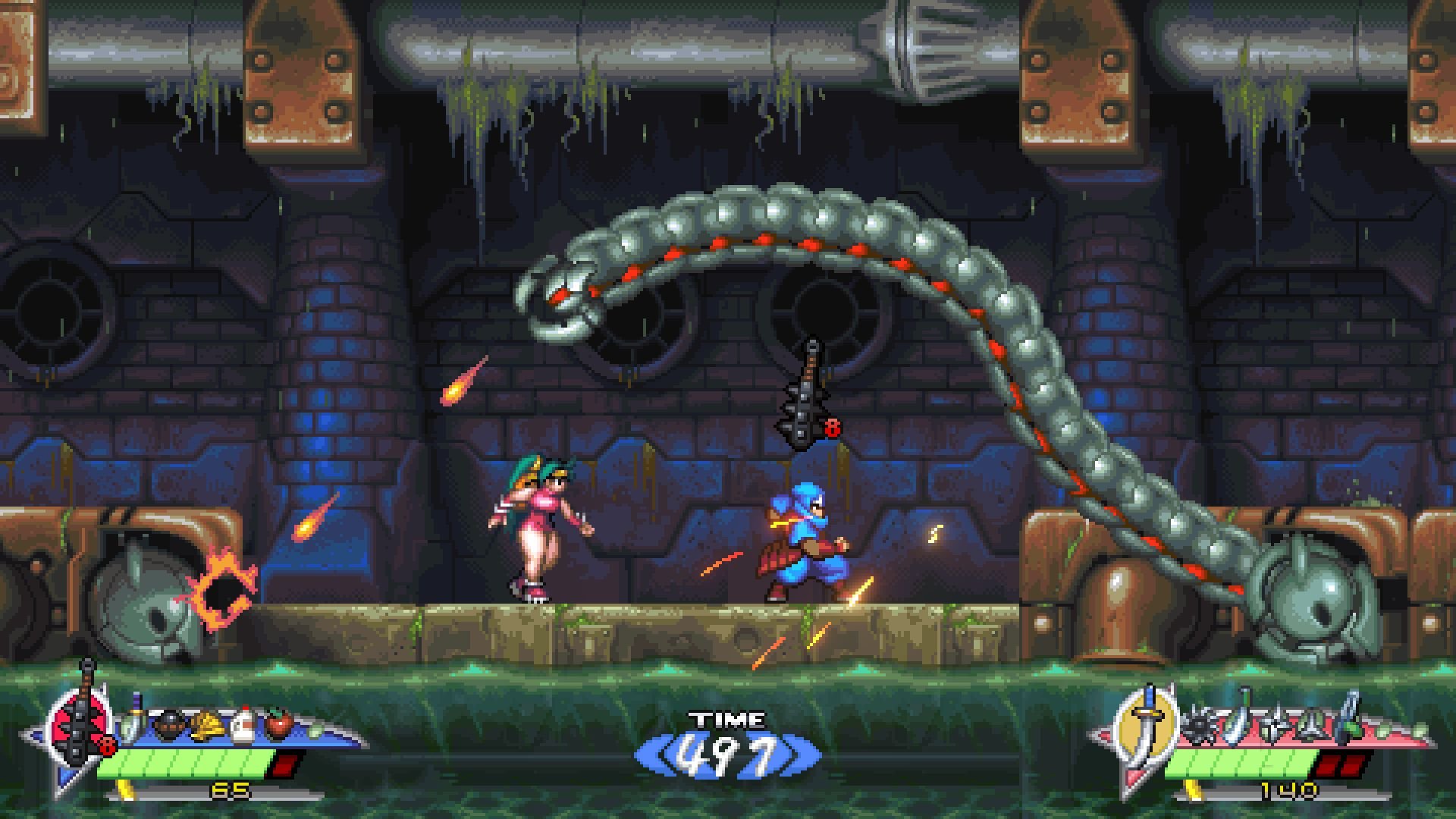Click the spiked ball icon in right inventory
The height and width of the screenshot is (819, 1456).
click(1199, 725)
